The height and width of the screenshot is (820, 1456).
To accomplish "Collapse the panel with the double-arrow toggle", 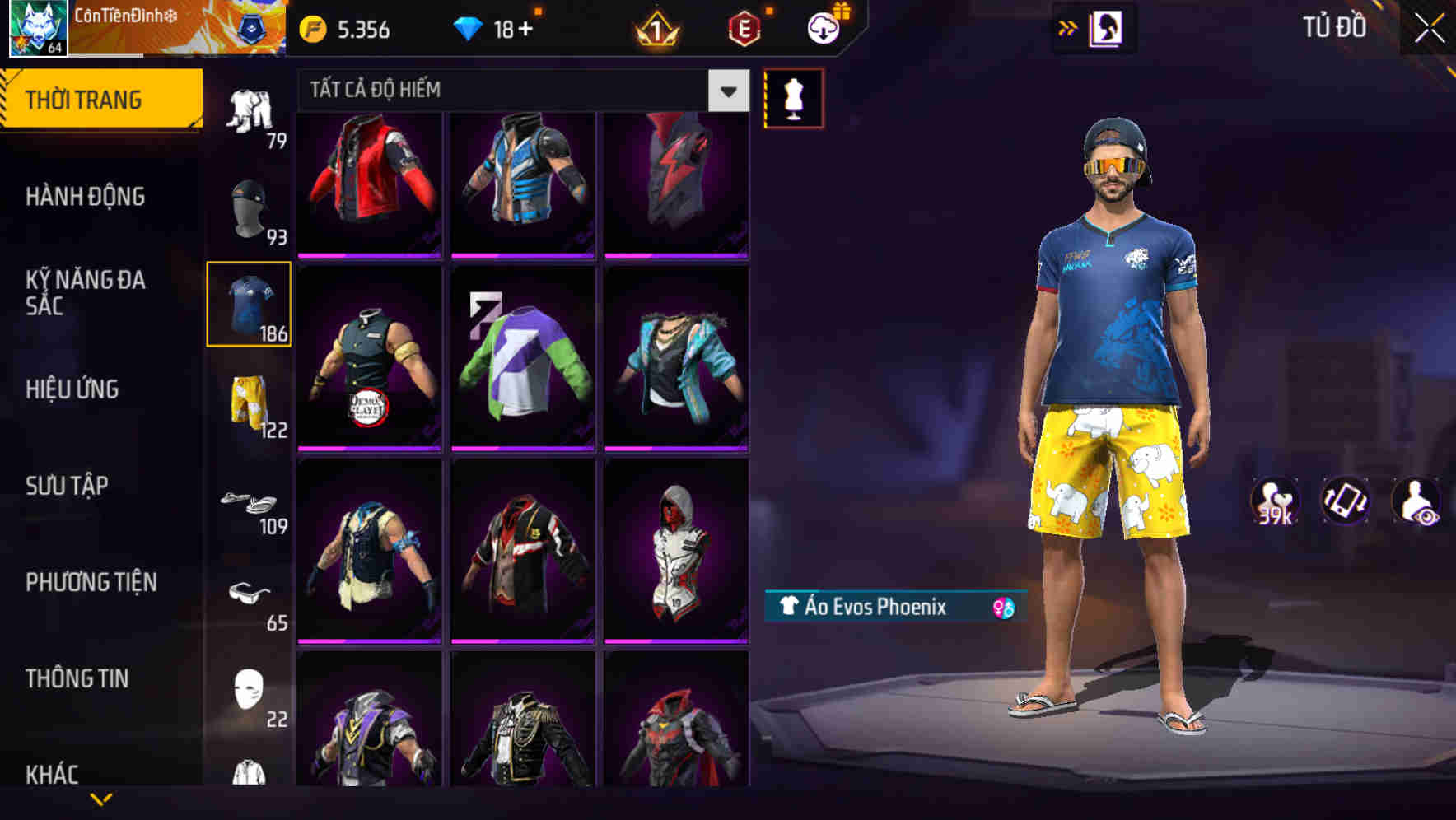I will [1068, 26].
